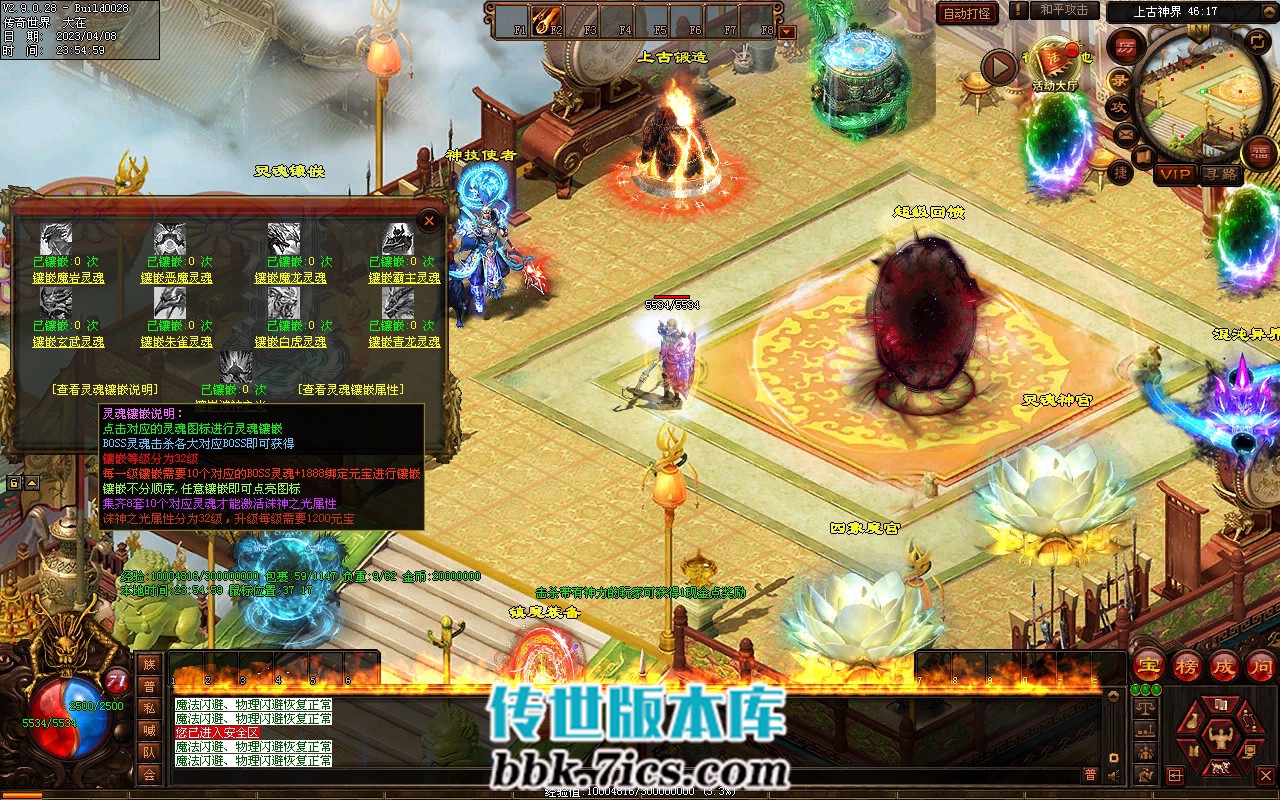Switch to the 队 team chat channel
1280x800 pixels.
149,752
